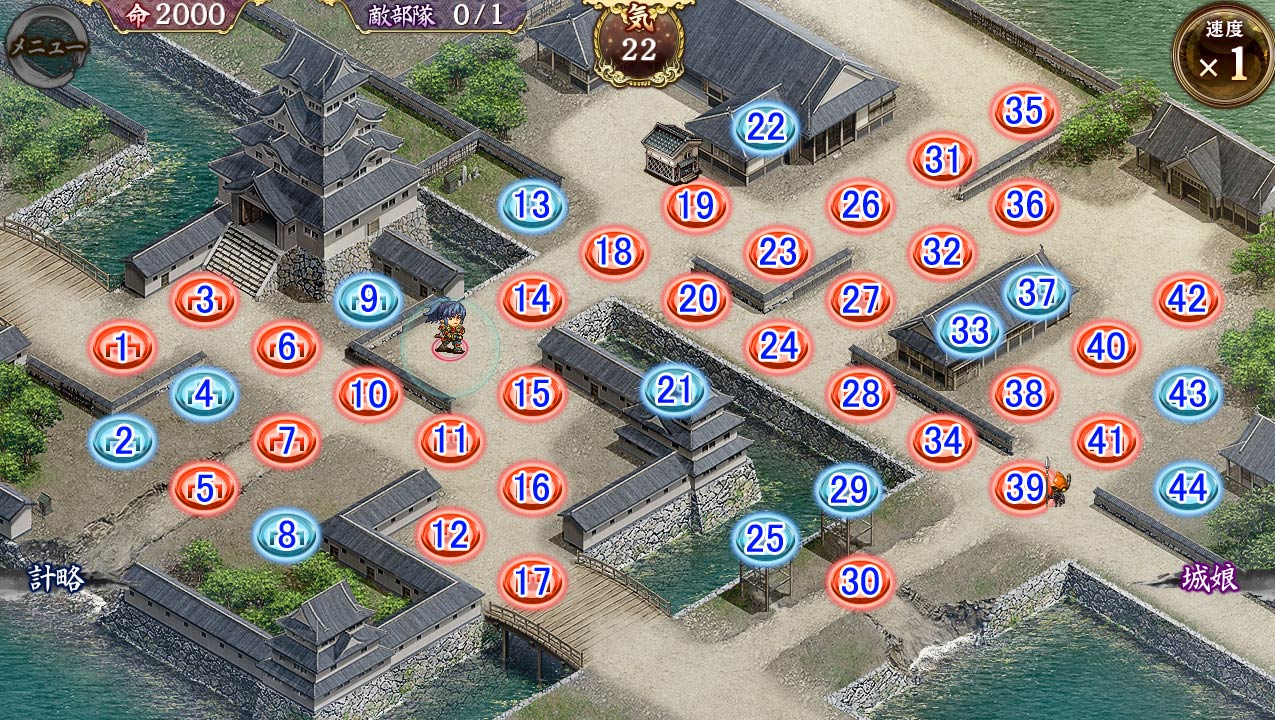Open the メニュー menu button
The width and height of the screenshot is (1275, 720).
[x=46, y=46]
